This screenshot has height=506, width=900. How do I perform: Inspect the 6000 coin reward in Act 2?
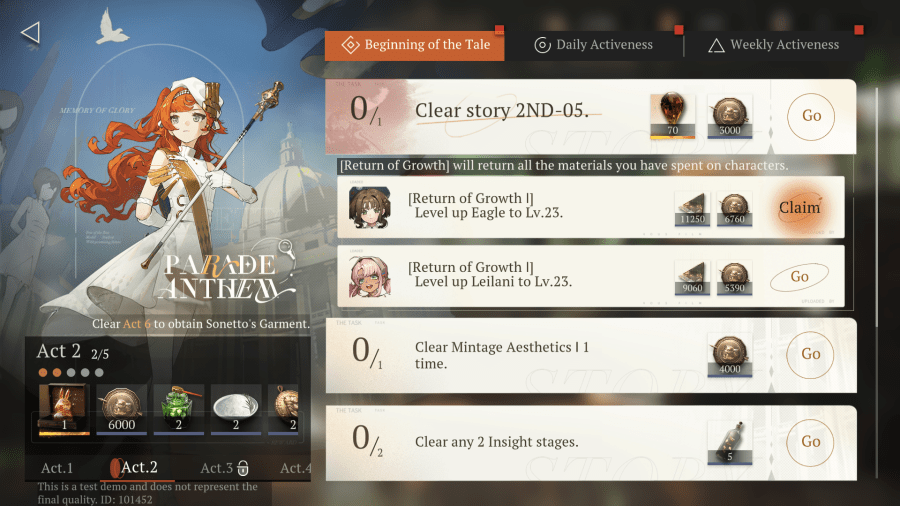tap(121, 410)
